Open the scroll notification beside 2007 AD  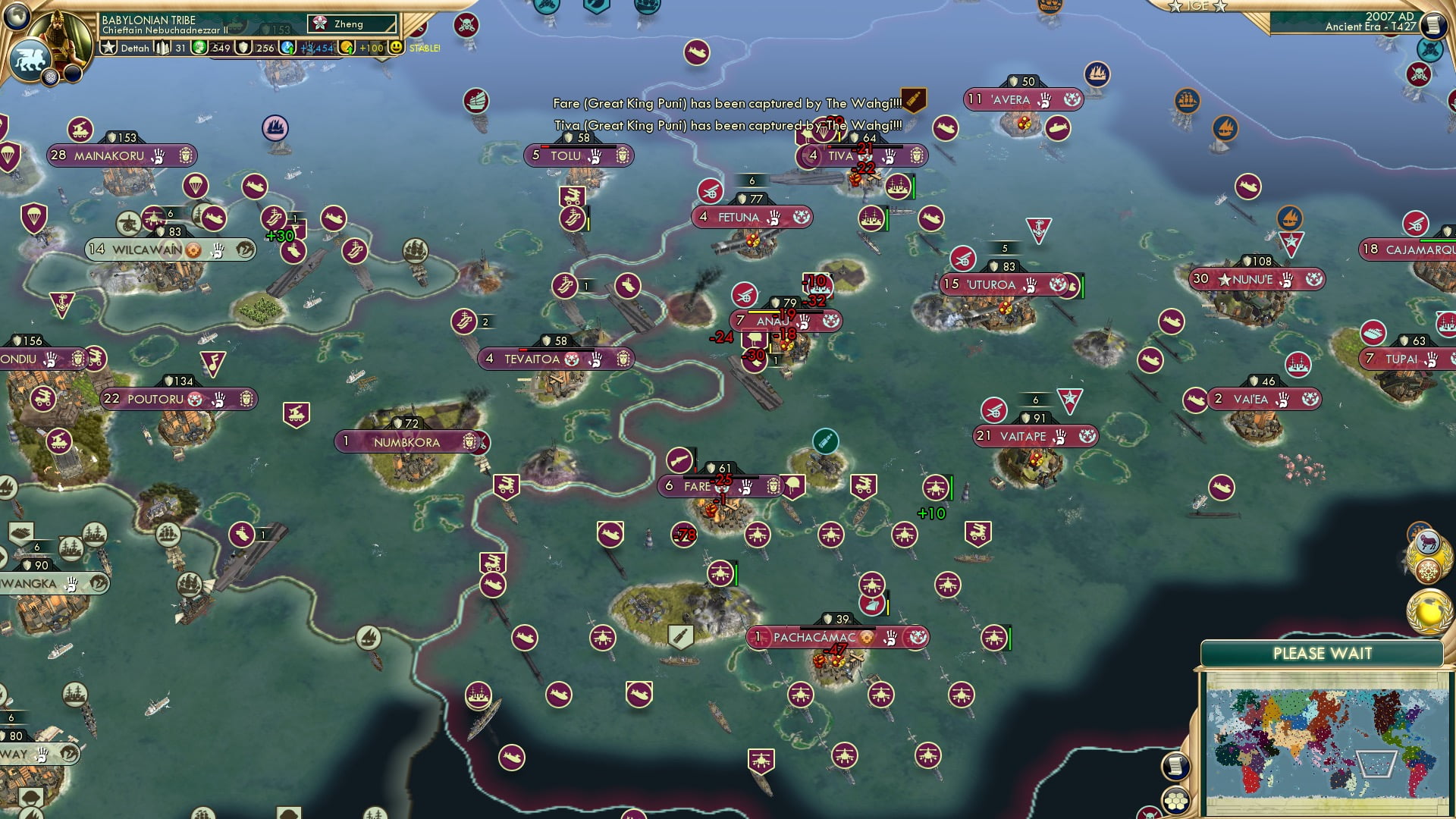1434,24
